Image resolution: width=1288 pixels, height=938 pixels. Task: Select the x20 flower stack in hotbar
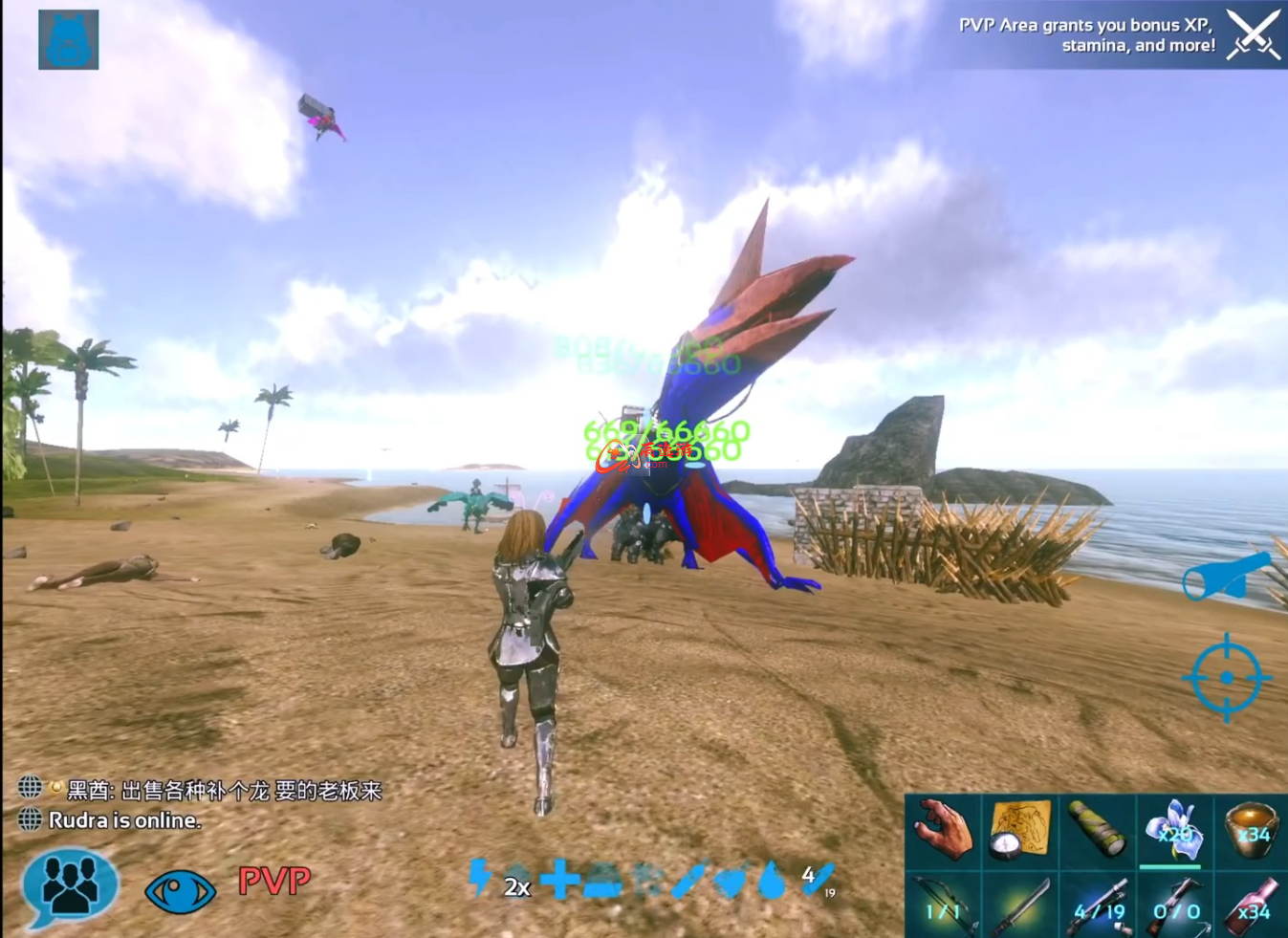1172,830
